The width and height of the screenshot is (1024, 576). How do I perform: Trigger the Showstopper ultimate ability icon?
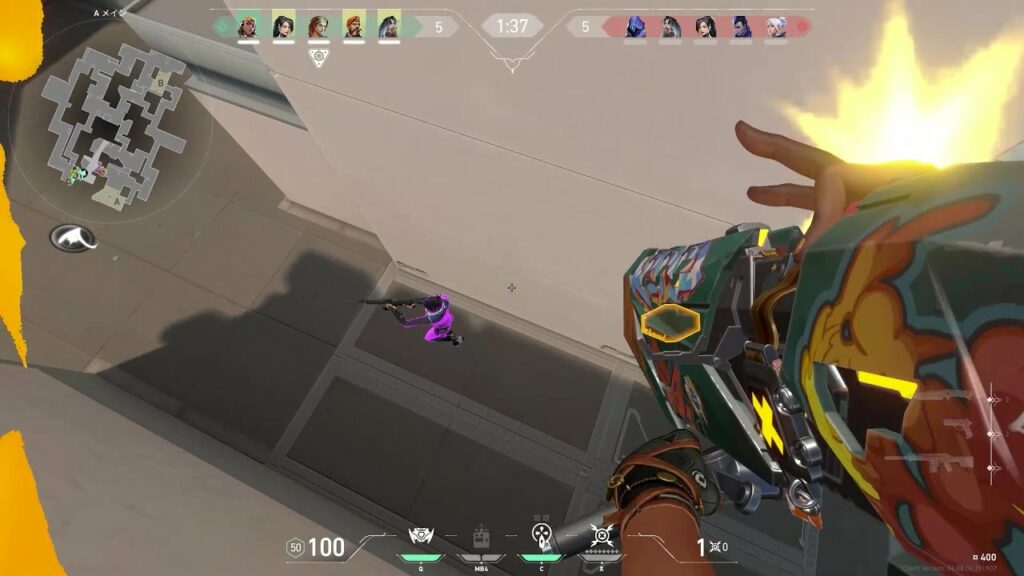(x=601, y=537)
